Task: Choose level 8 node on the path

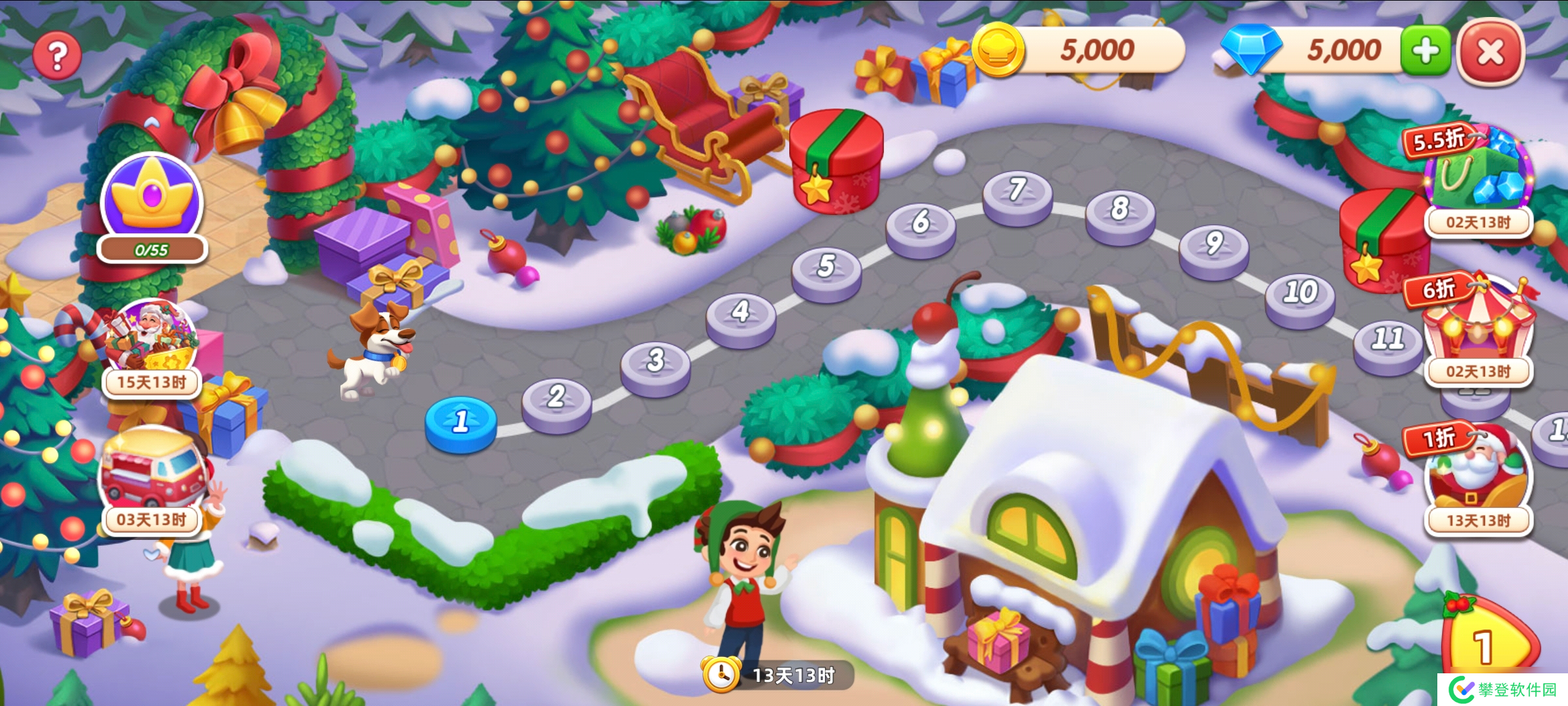Action: pos(1120,211)
